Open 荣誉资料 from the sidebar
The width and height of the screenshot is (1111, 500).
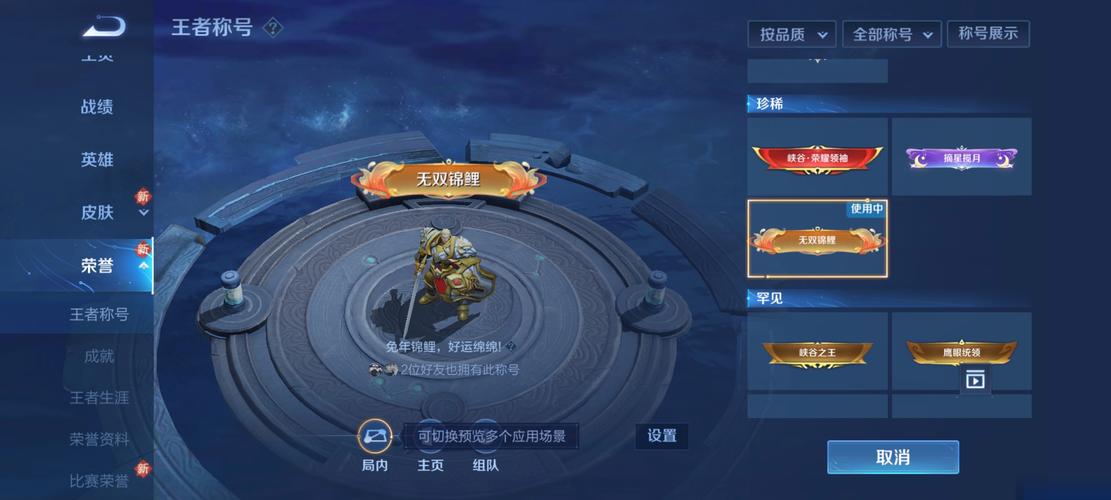(99, 439)
